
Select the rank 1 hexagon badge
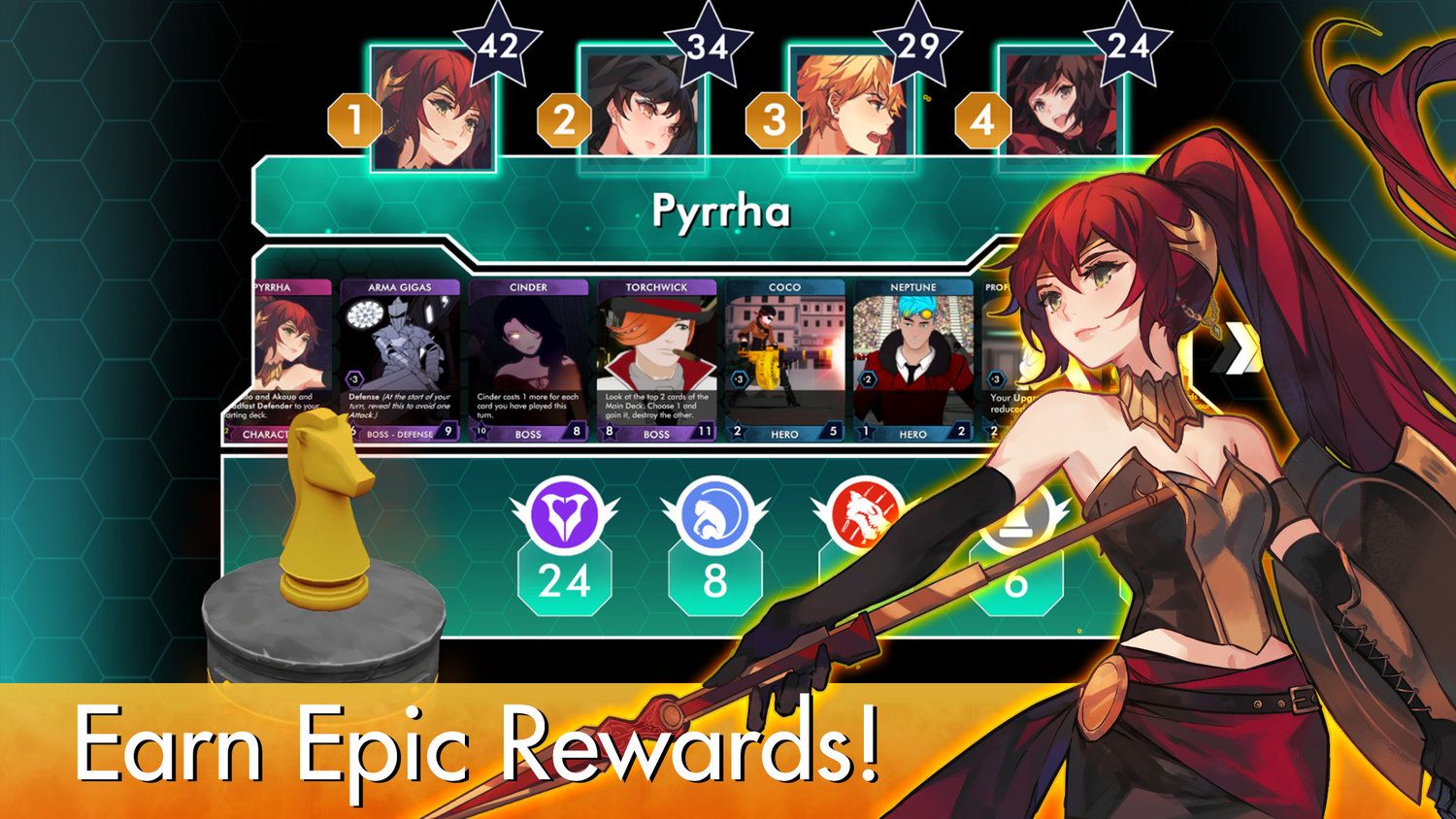pyautogui.click(x=353, y=120)
